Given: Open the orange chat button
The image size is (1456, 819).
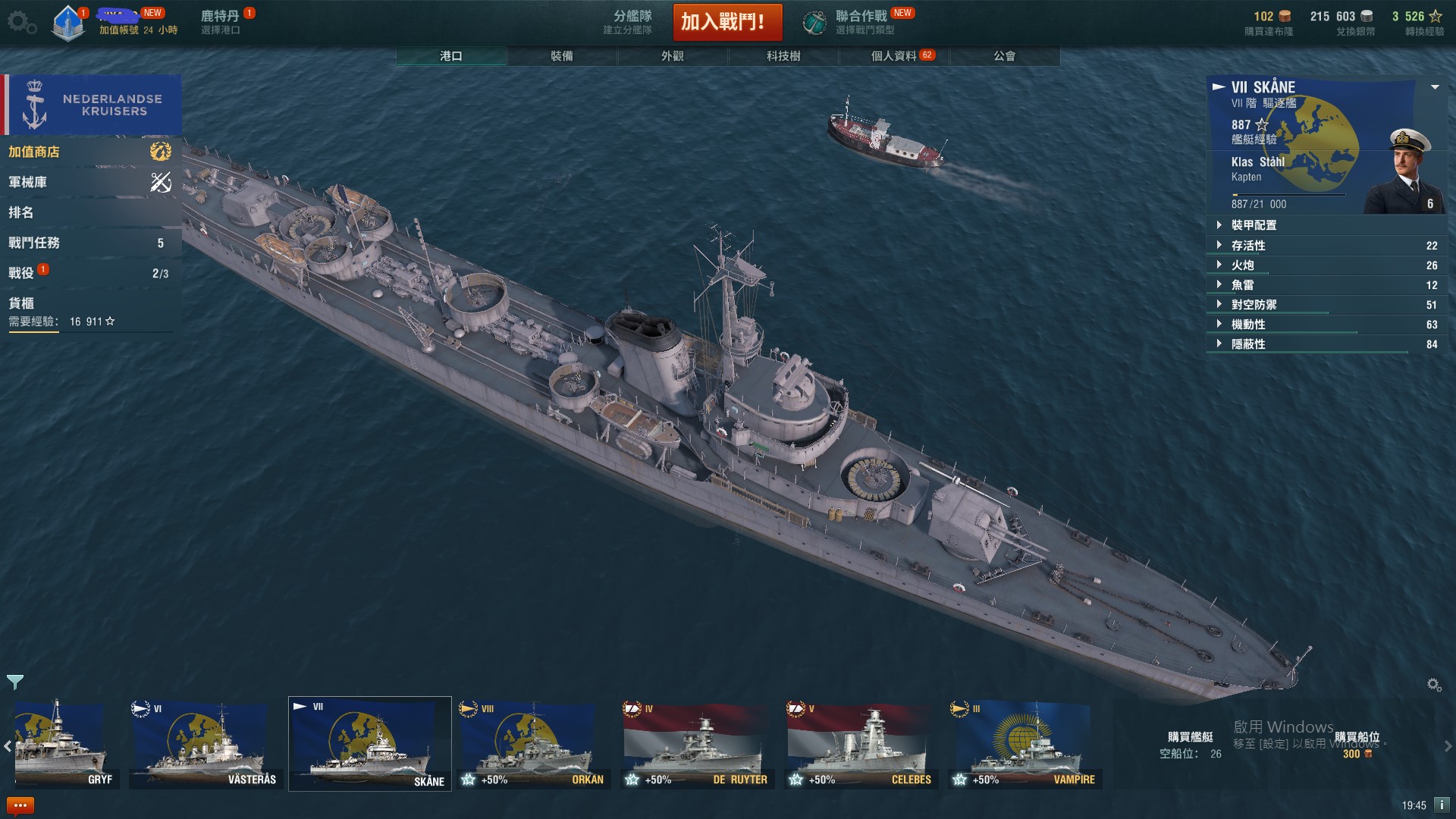Looking at the screenshot, I should (20, 805).
